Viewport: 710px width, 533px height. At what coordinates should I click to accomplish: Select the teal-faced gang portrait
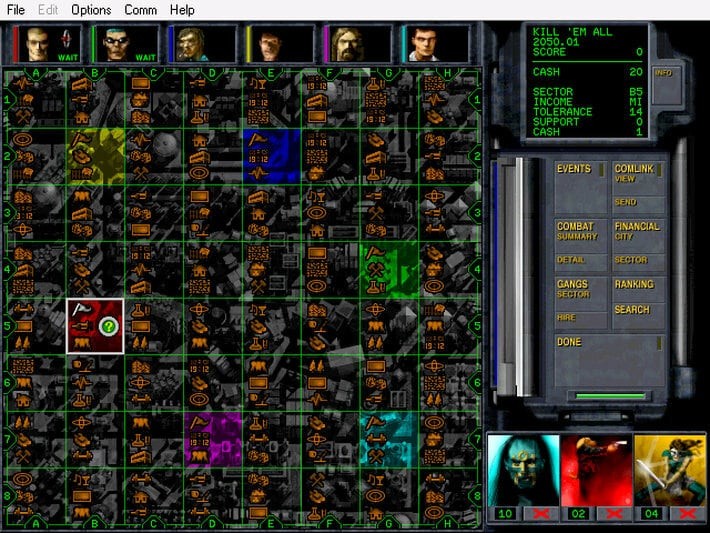point(521,468)
